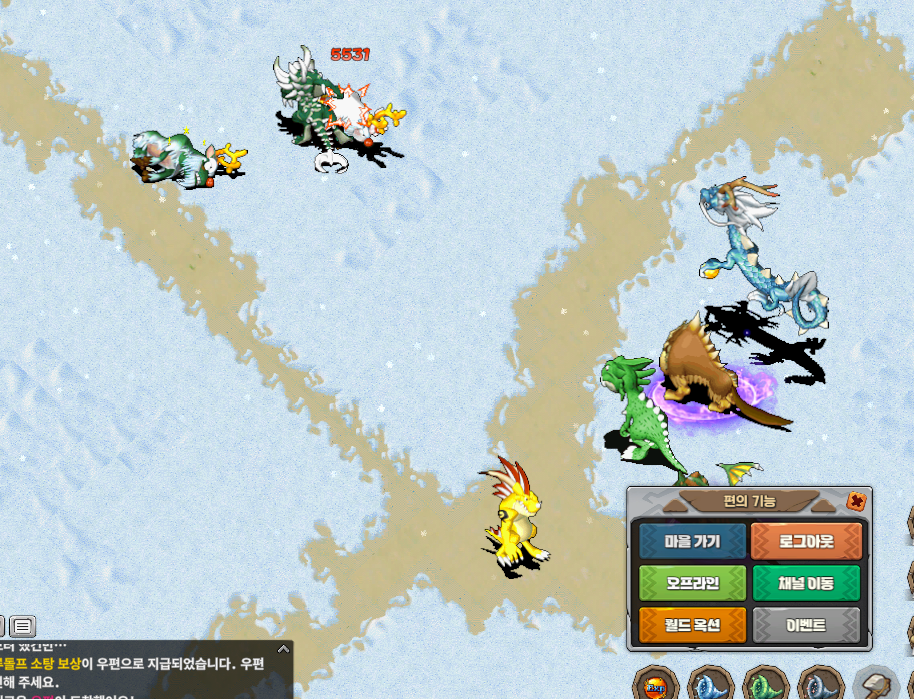Viewport: 914px width, 699px height.
Task: Click the 마을 가기 (go to village) button
Action: [693, 541]
